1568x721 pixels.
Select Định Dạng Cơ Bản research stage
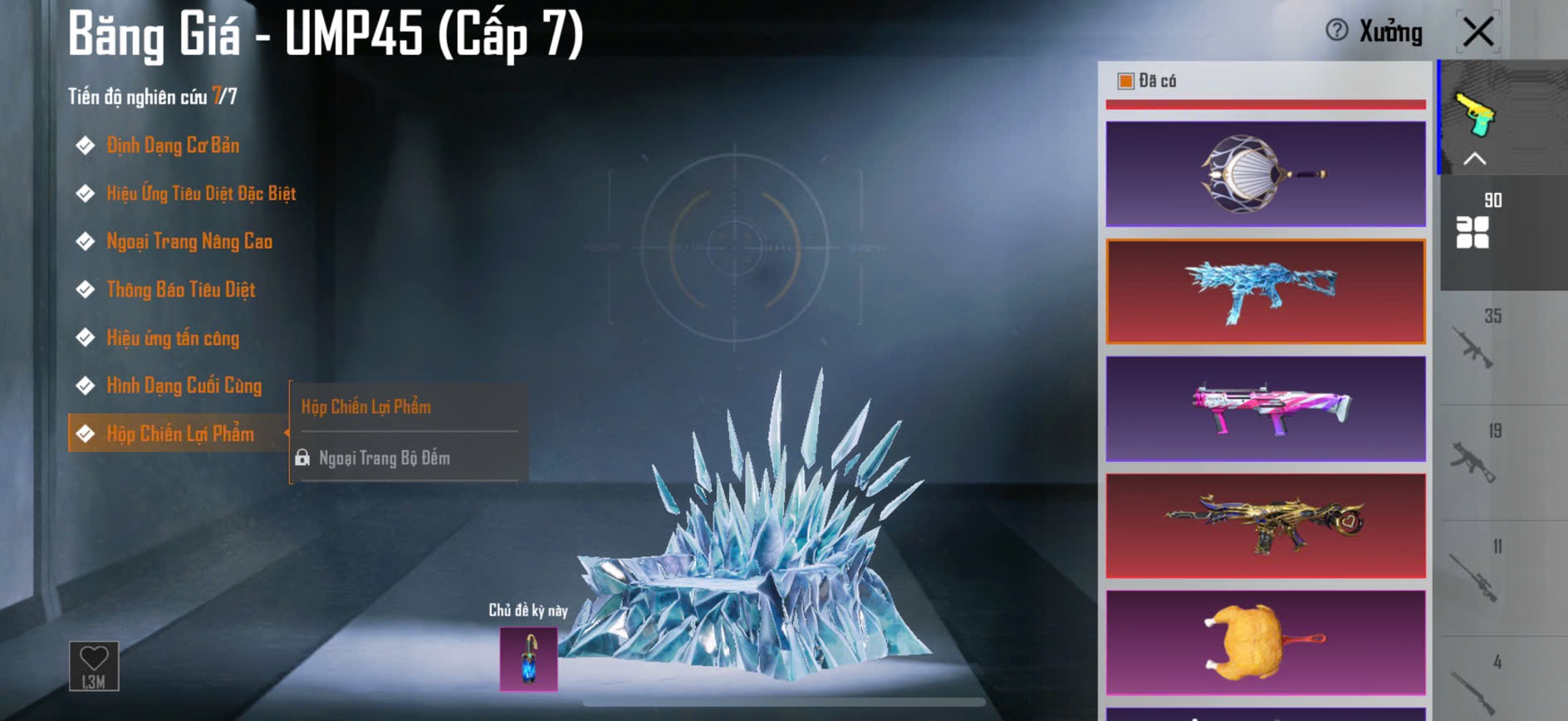172,145
